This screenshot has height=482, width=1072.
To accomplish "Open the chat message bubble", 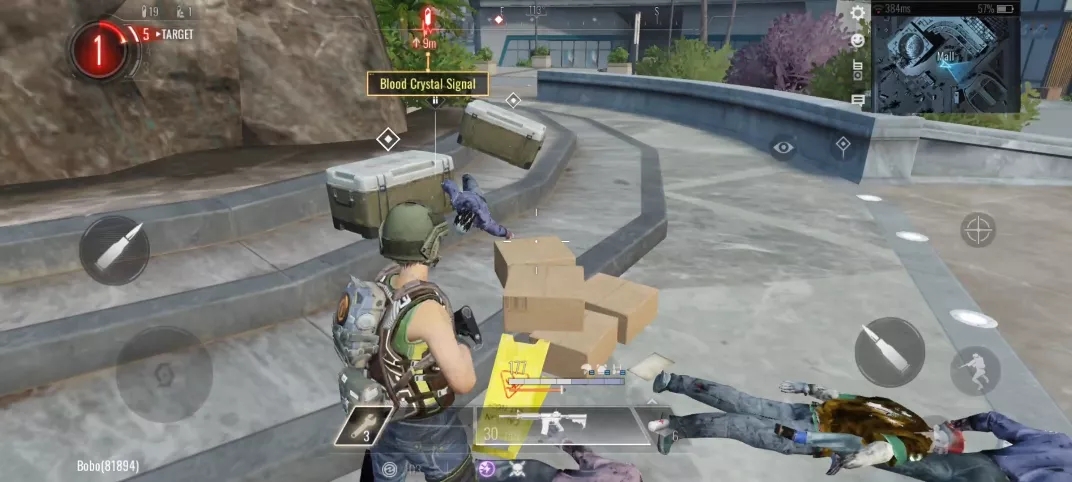I will tap(858, 99).
